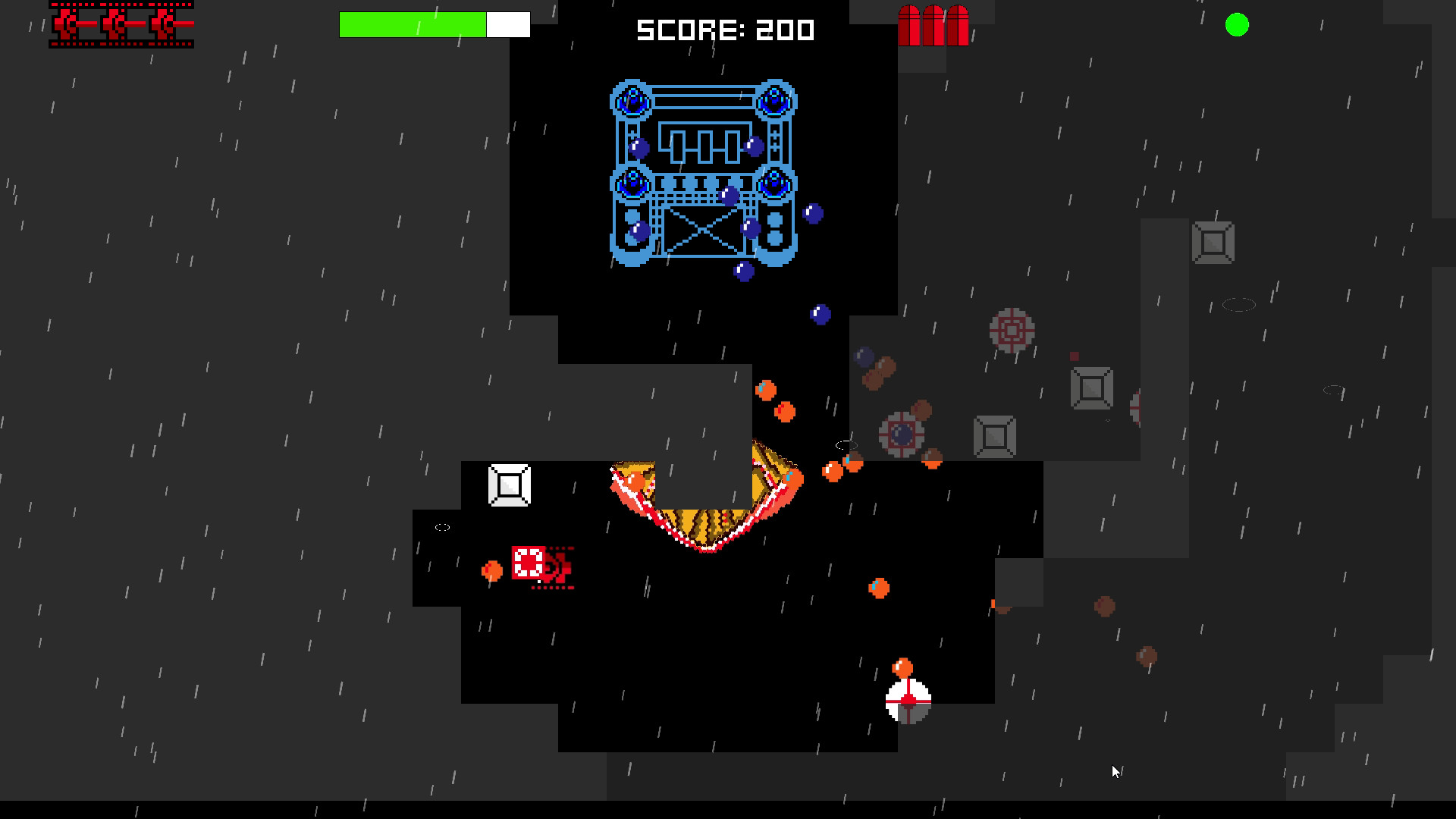Click the leftmost red bomb ammo icon
Screen dimensions: 1456x819
click(909, 25)
